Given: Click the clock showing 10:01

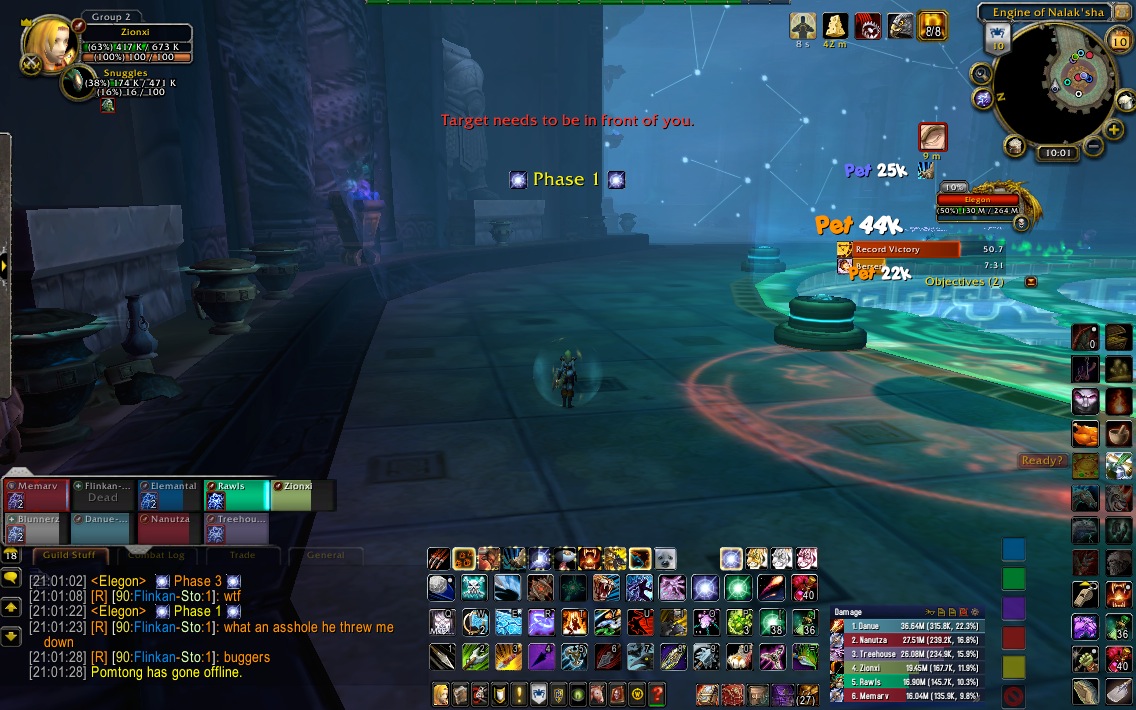Looking at the screenshot, I should tap(1055, 153).
